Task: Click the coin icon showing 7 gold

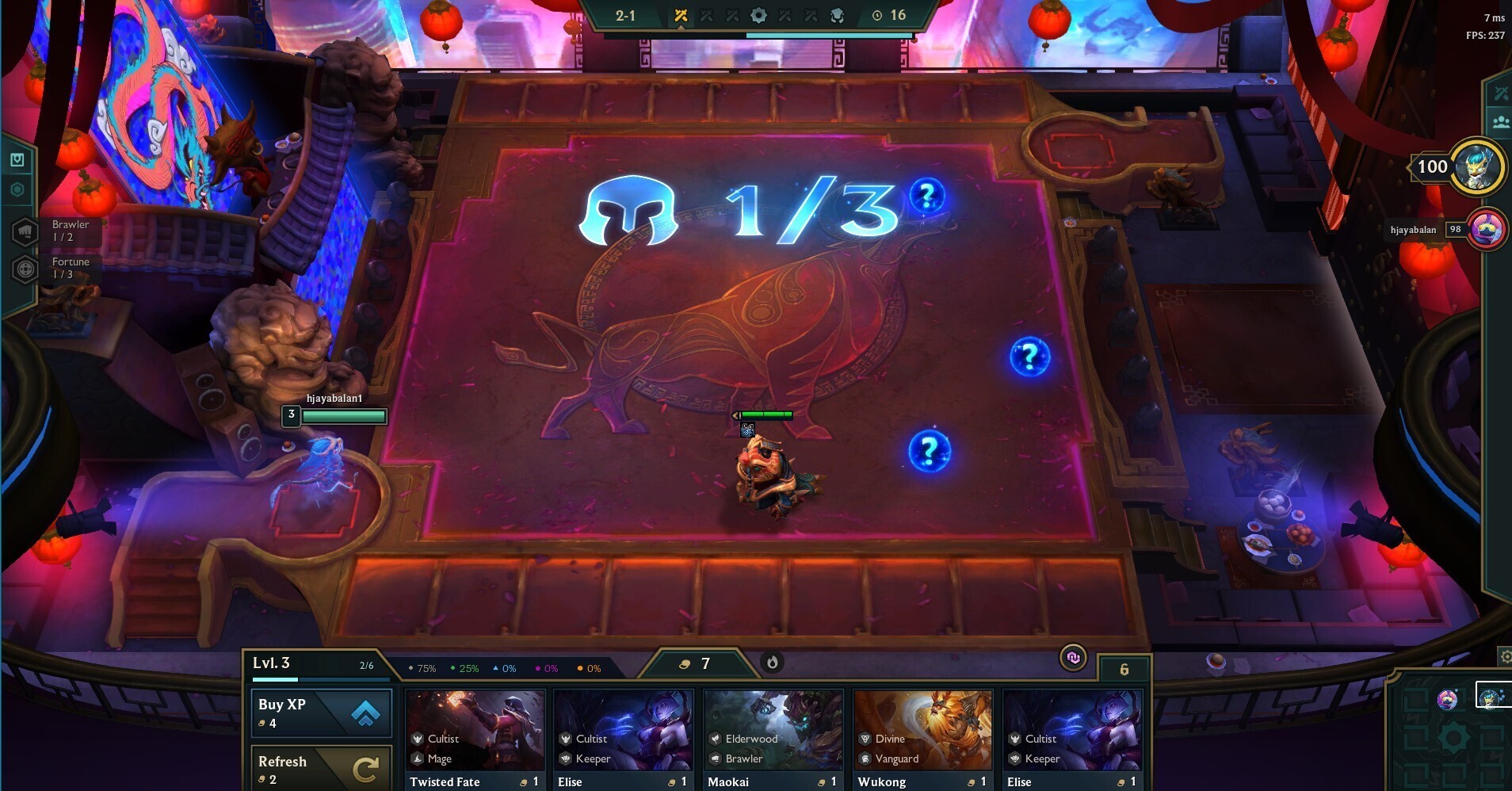Action: click(x=686, y=664)
